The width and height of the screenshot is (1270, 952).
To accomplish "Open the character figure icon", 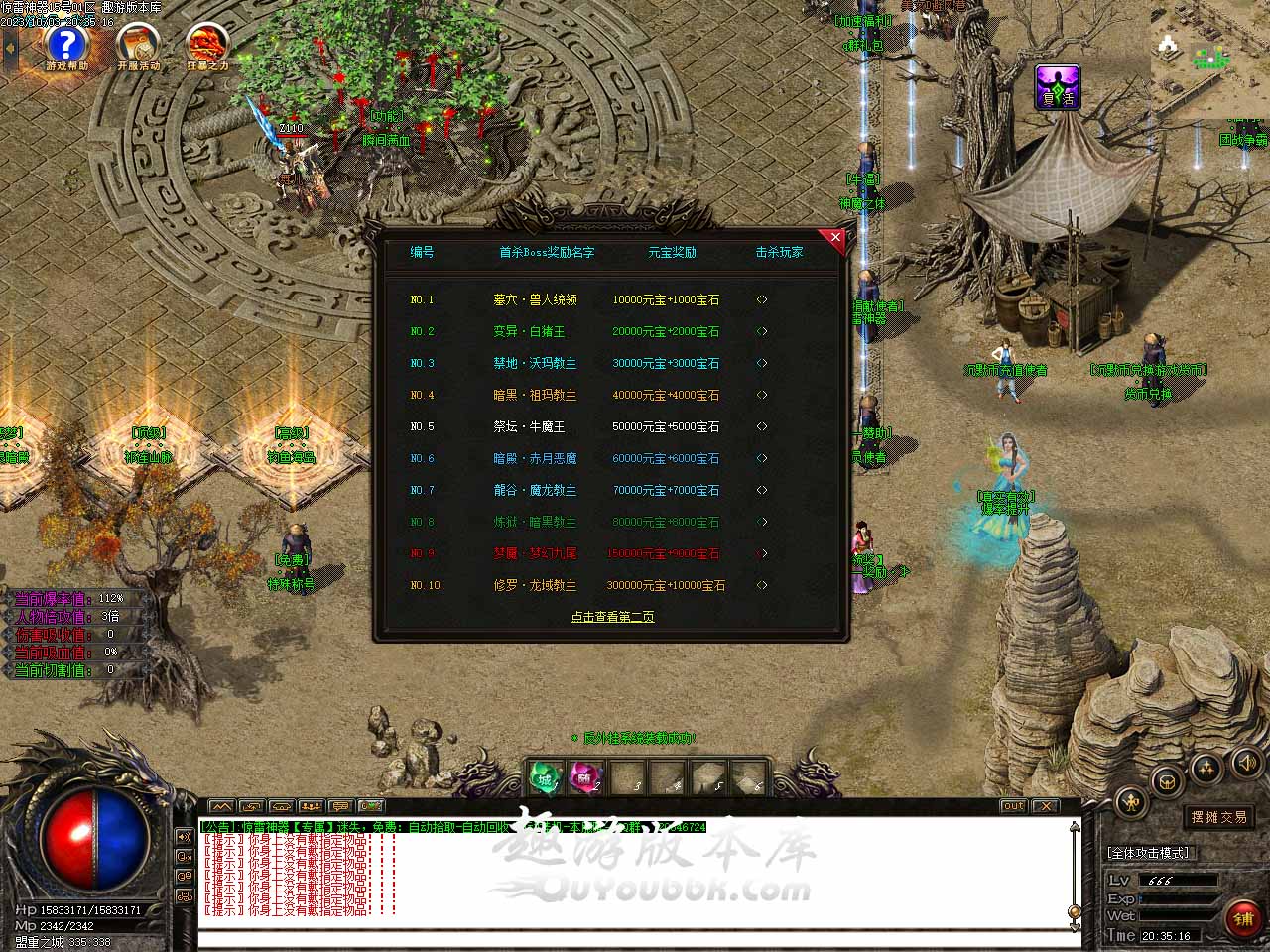I will pos(1131,802).
